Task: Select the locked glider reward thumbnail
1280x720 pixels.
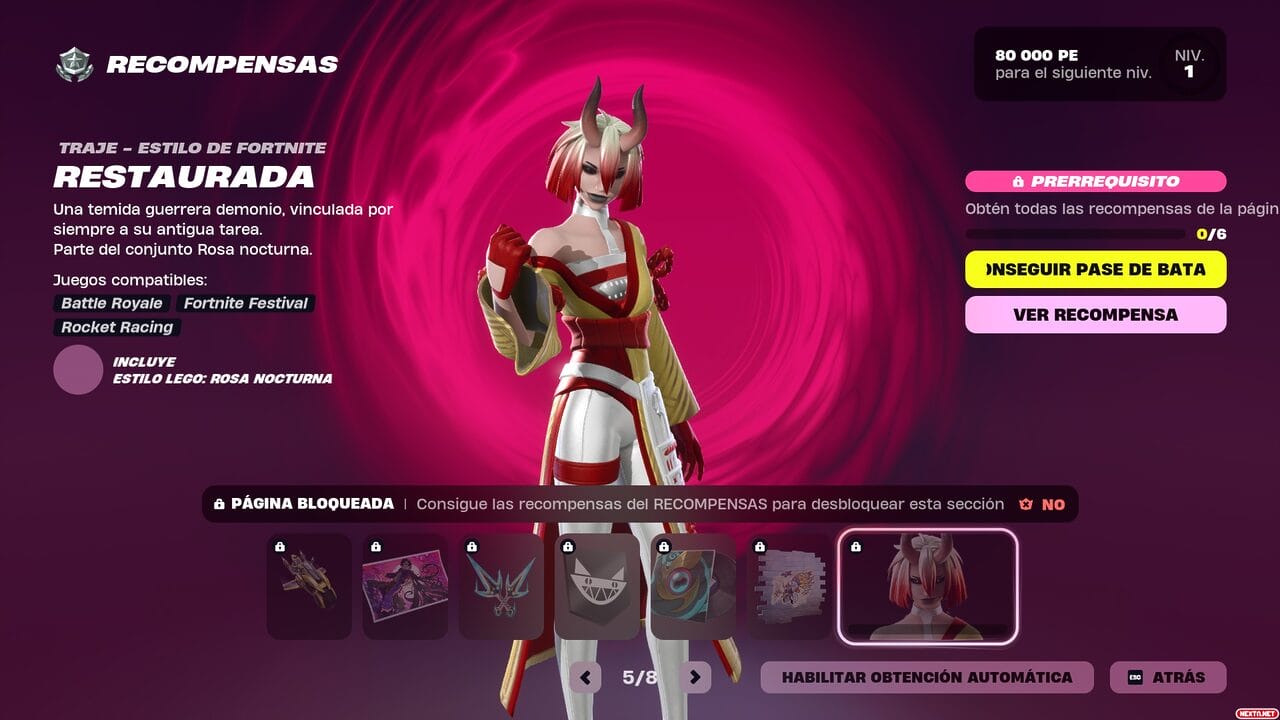Action: click(x=309, y=587)
